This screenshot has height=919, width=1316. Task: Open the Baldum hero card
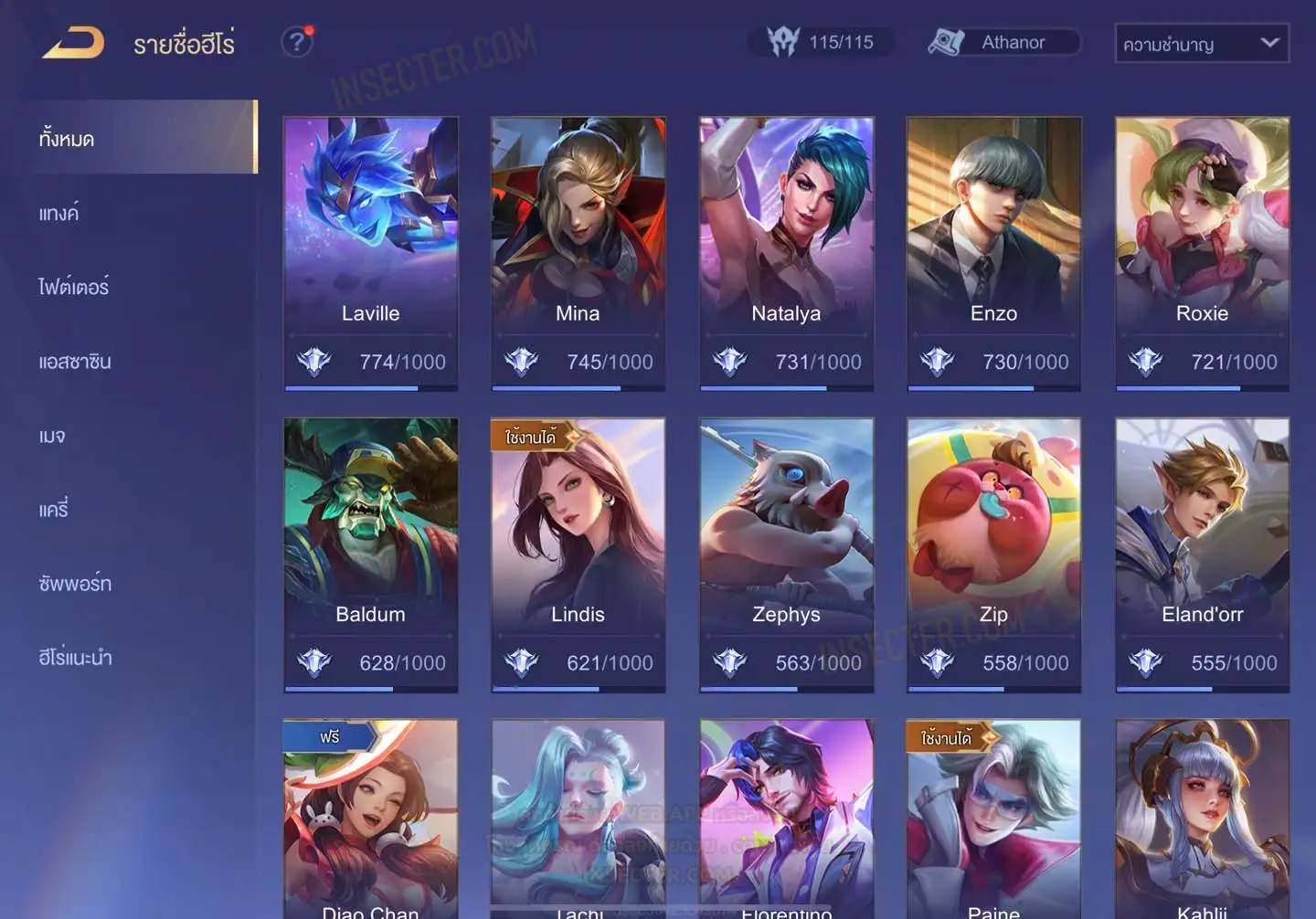370,555
